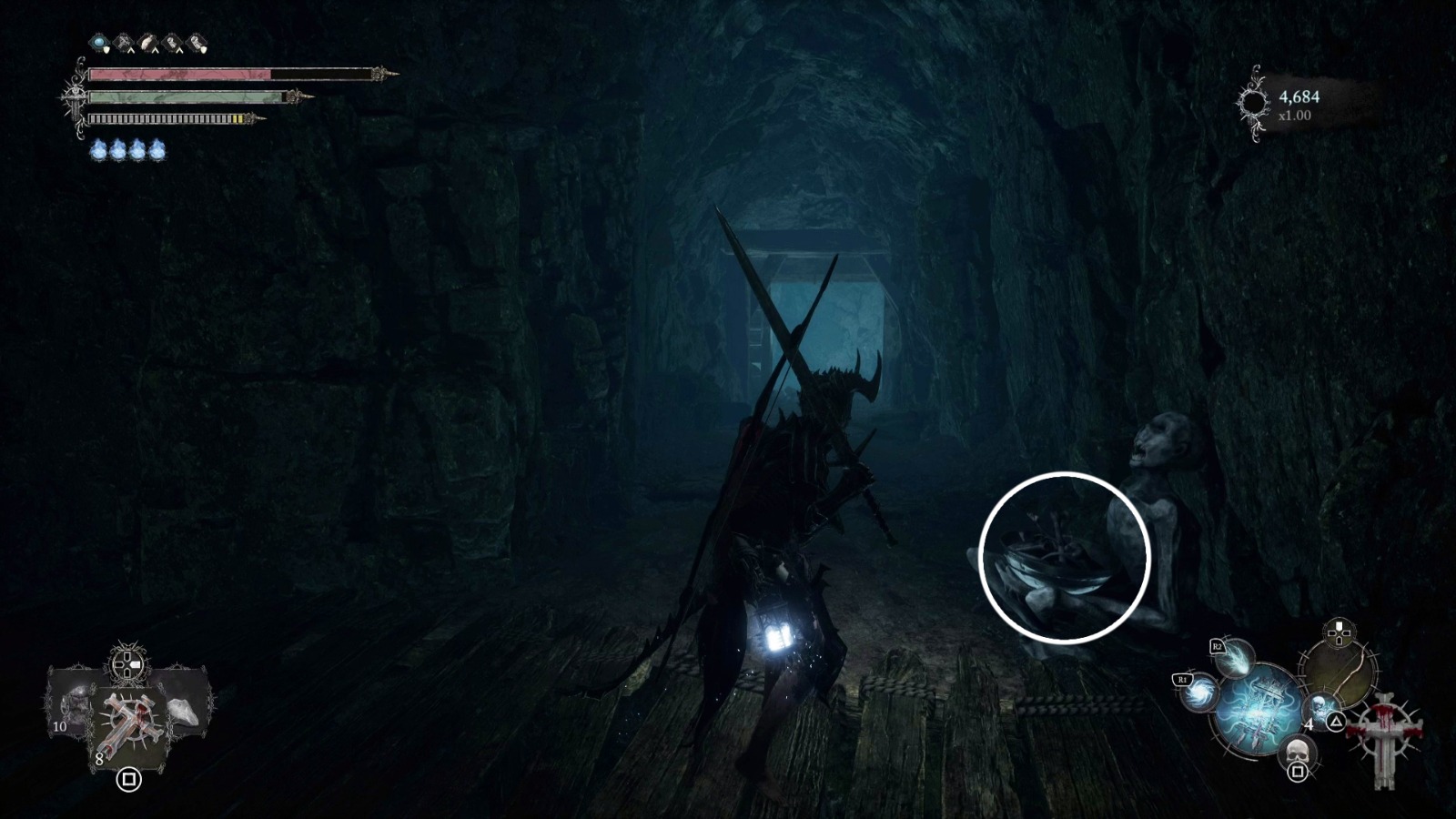The height and width of the screenshot is (819, 1456).
Task: Click the blue eye status effect icon
Action: pos(99,42)
